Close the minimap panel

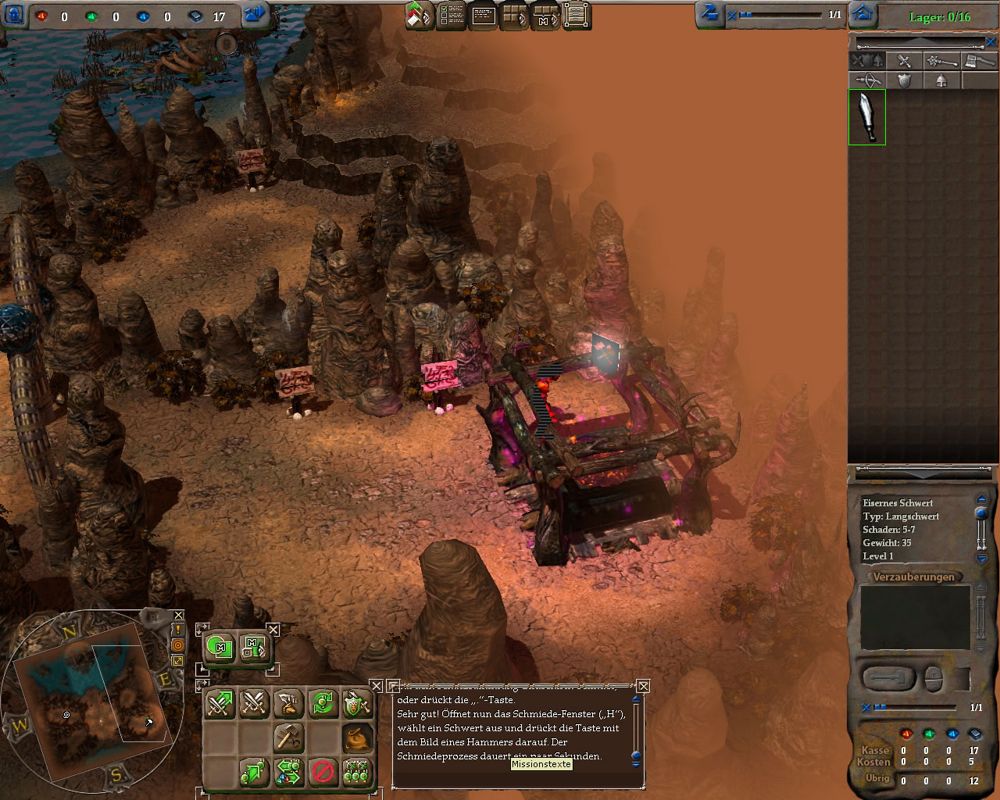pos(178,616)
